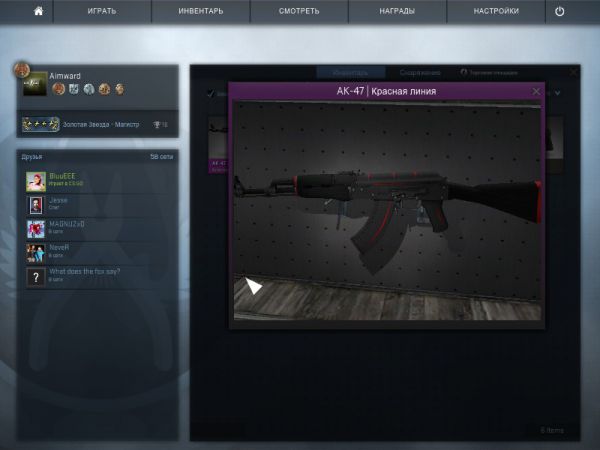The height and width of the screenshot is (450, 600).
Task: Select friend NeveR in the friends list
Action: click(36, 252)
